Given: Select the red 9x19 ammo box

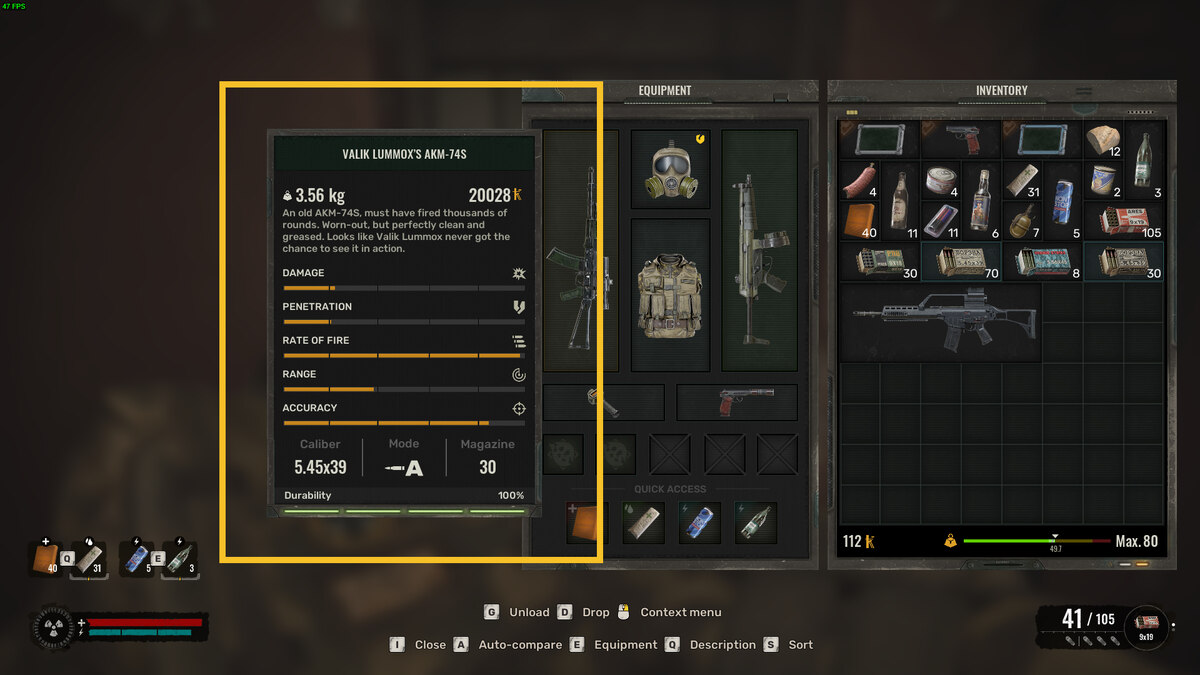Looking at the screenshot, I should (x=1122, y=221).
